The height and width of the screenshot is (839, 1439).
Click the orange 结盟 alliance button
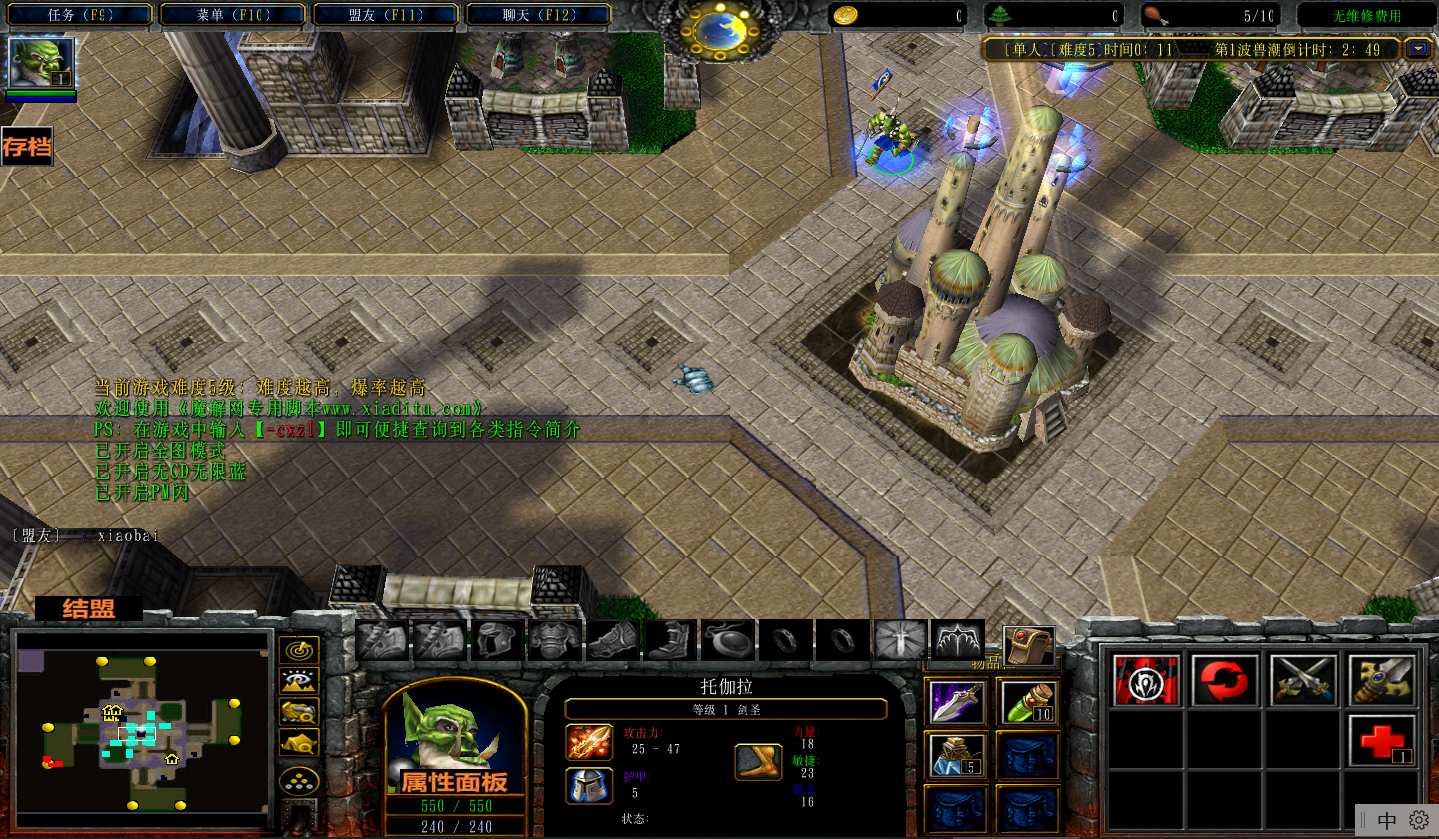89,608
